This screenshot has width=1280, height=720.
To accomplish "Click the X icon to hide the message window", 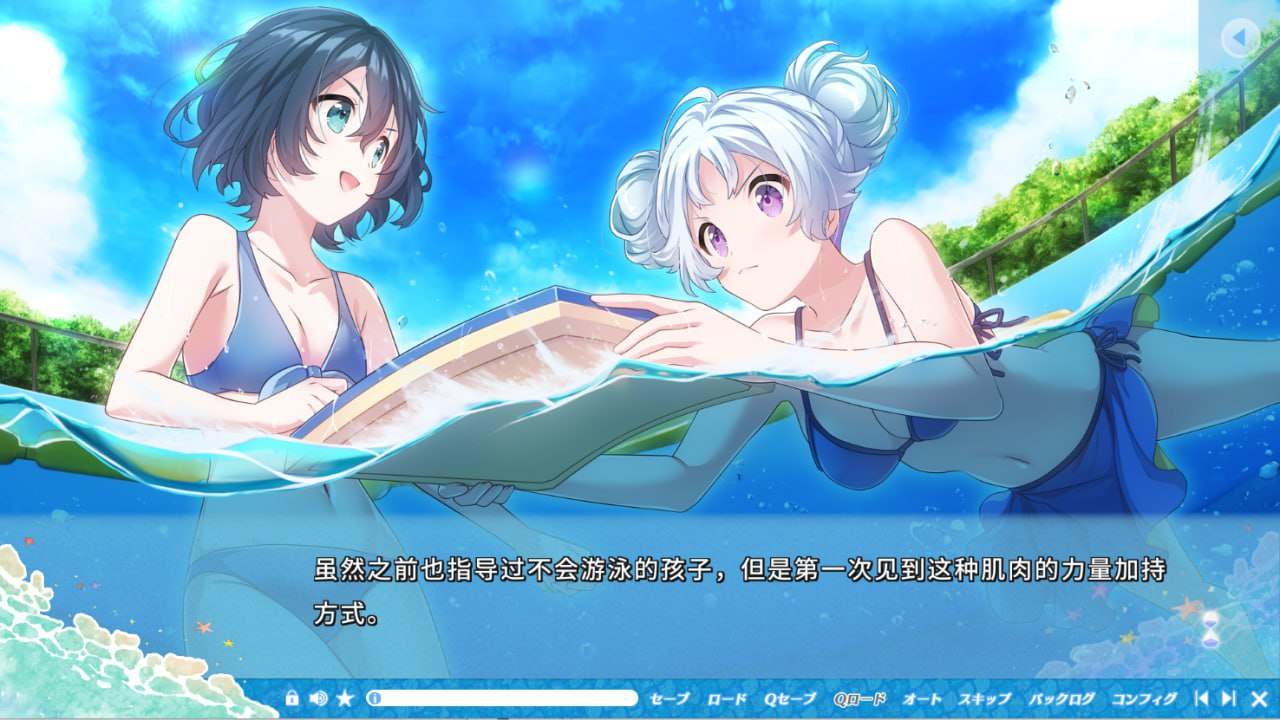I will pyautogui.click(x=1258, y=697).
